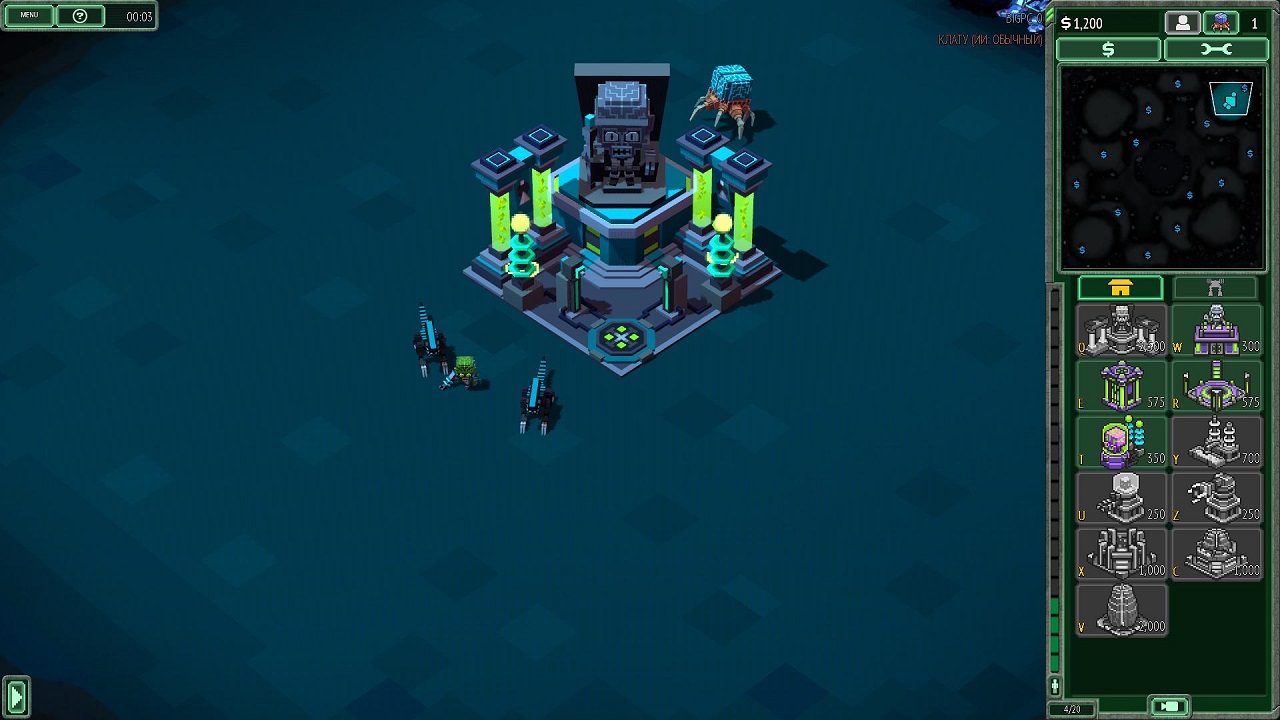Build the W structure costing 300
1280x720 pixels.
pos(1215,330)
